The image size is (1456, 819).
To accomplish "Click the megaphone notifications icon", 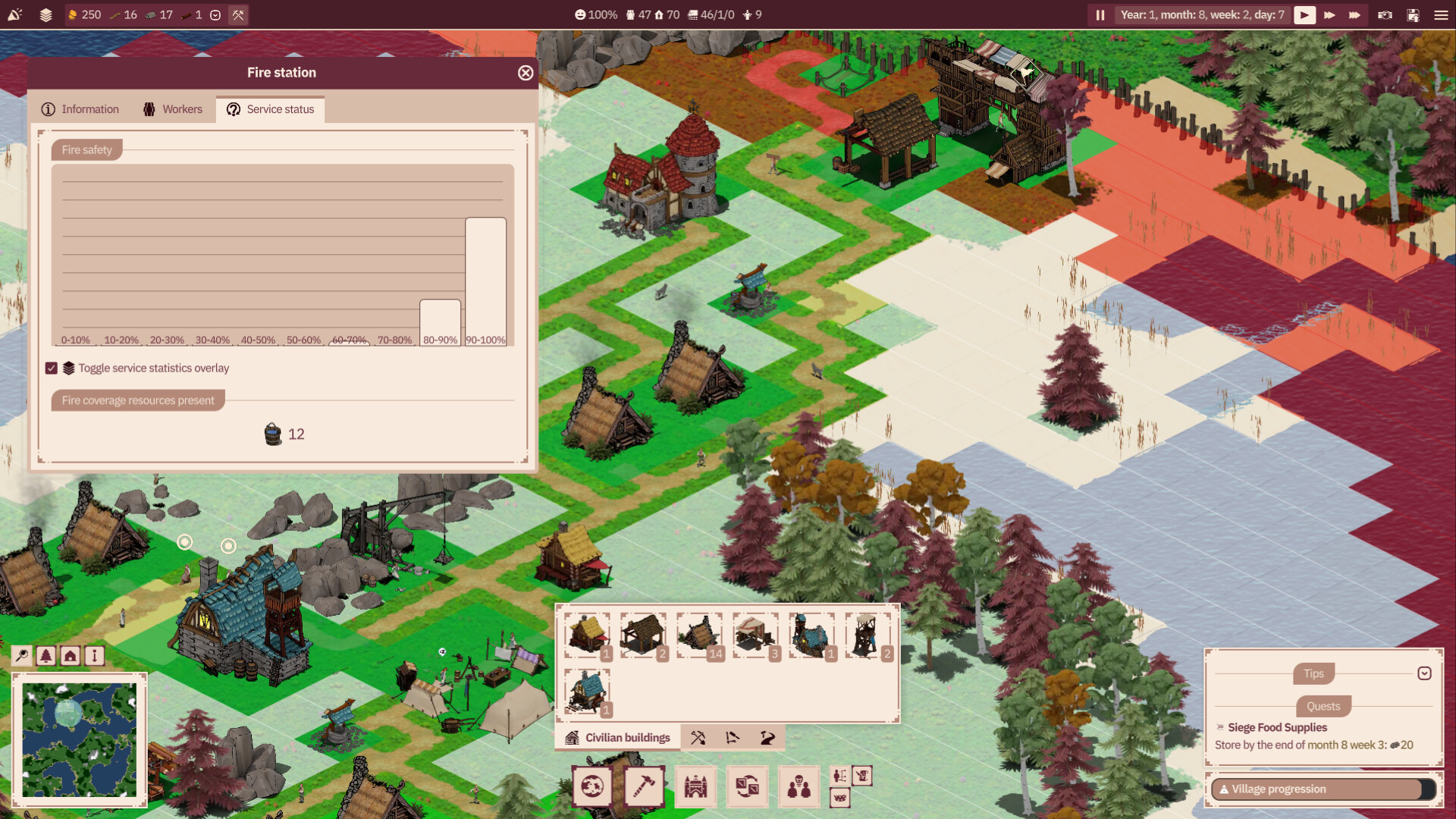I will coord(15,15).
